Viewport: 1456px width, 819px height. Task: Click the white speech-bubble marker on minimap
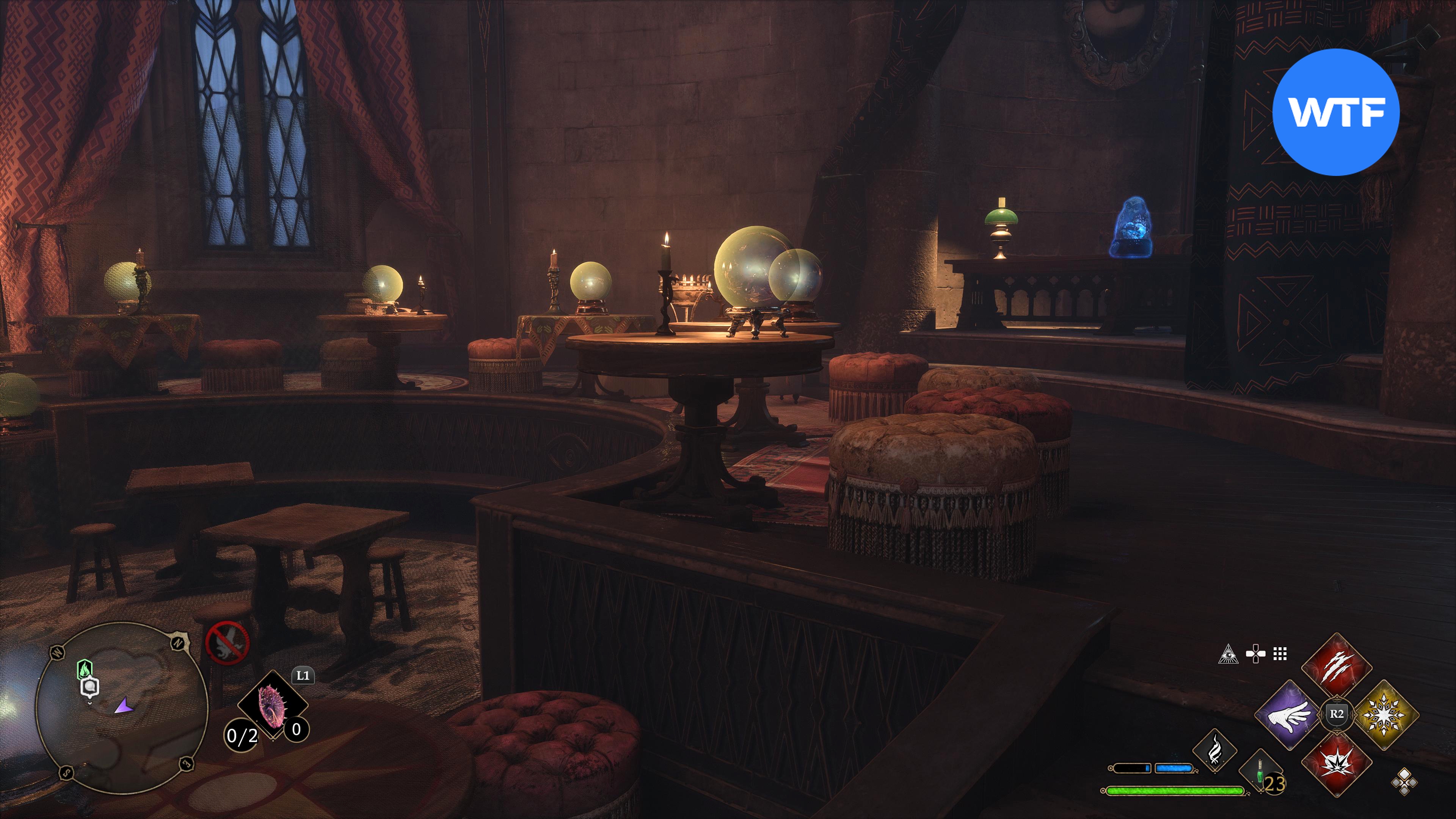point(91,687)
